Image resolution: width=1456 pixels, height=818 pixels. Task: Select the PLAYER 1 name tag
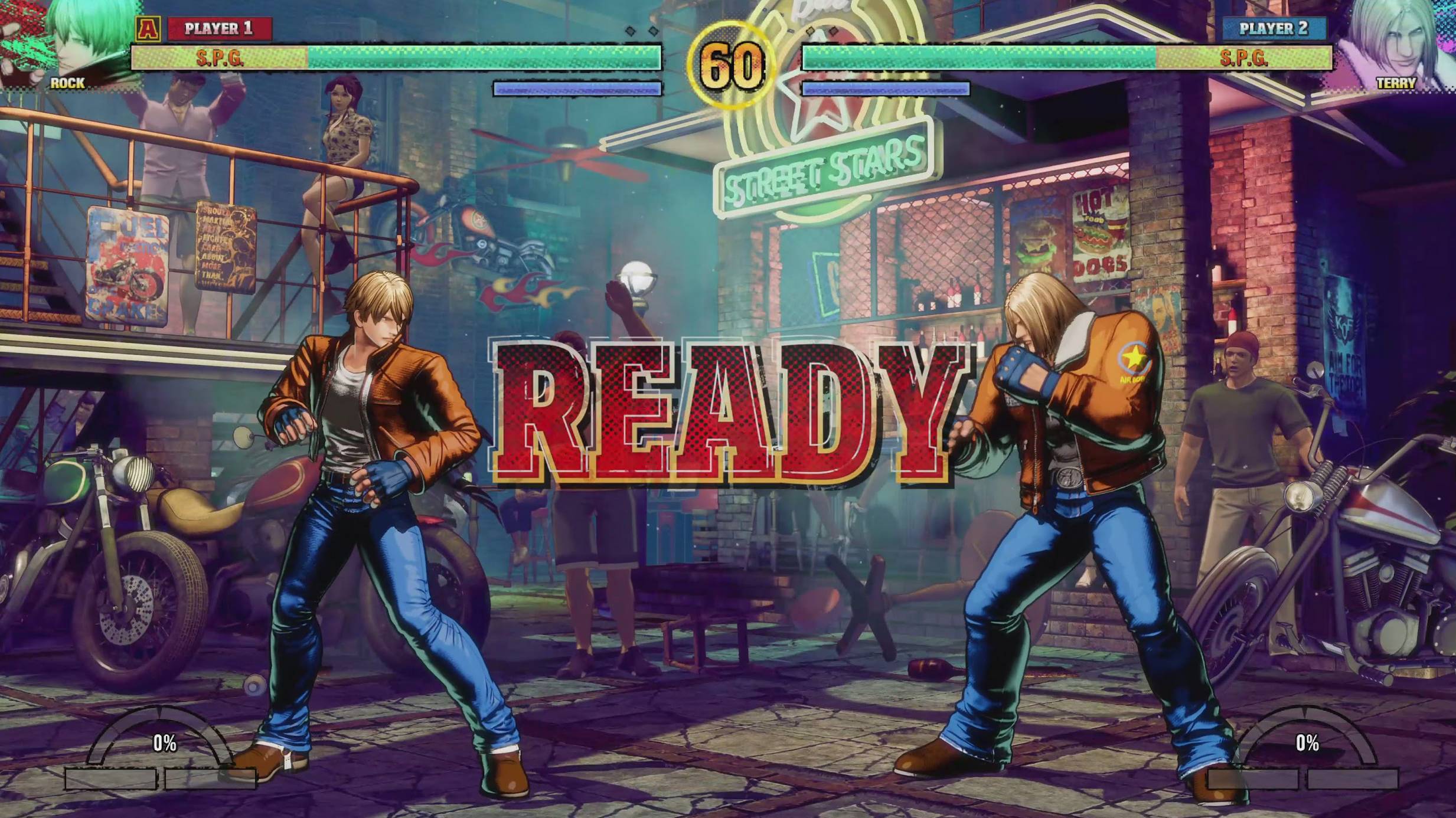(x=221, y=27)
